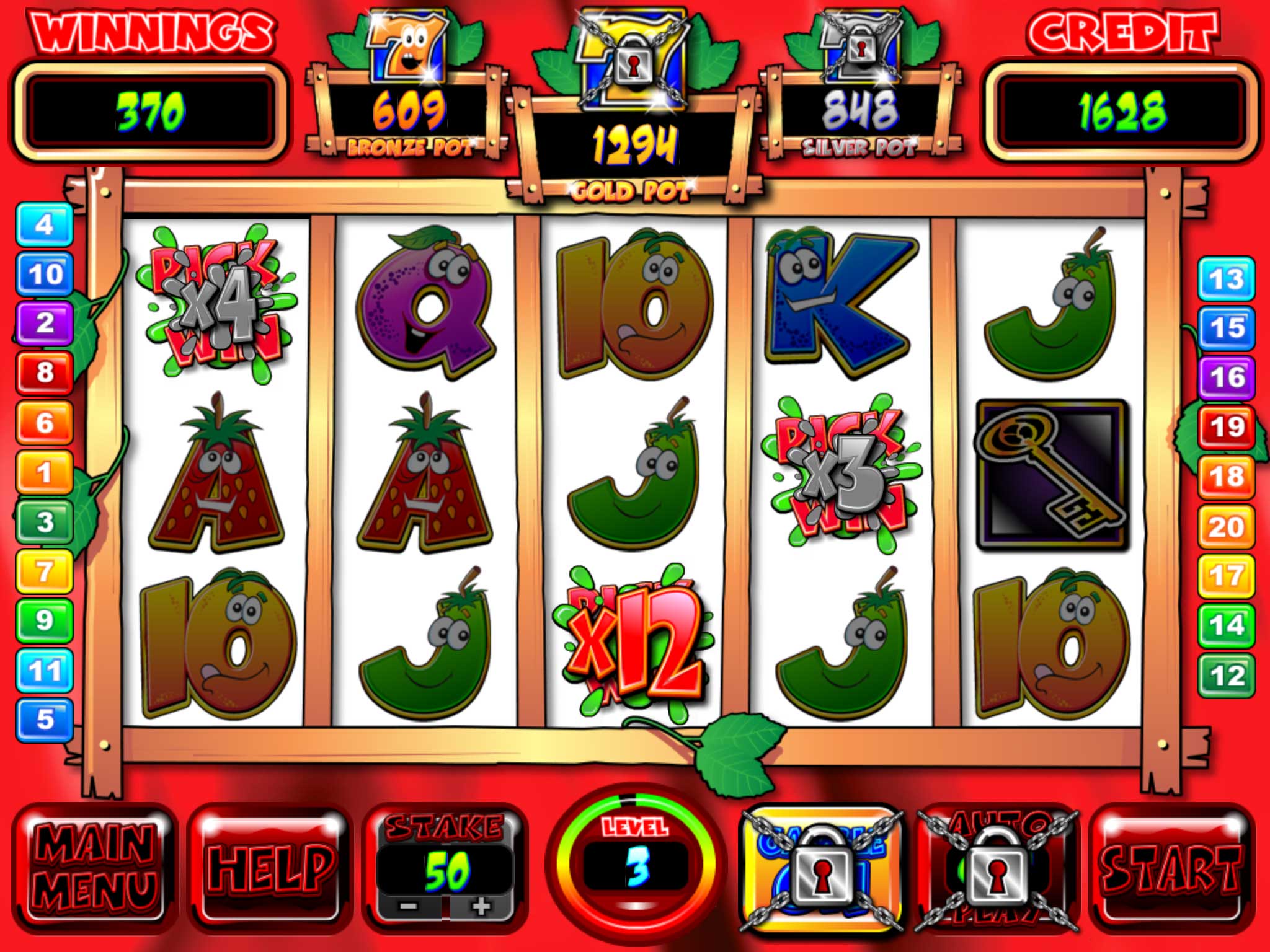
Task: Choose the purple payline 2 marker
Action: (x=44, y=323)
